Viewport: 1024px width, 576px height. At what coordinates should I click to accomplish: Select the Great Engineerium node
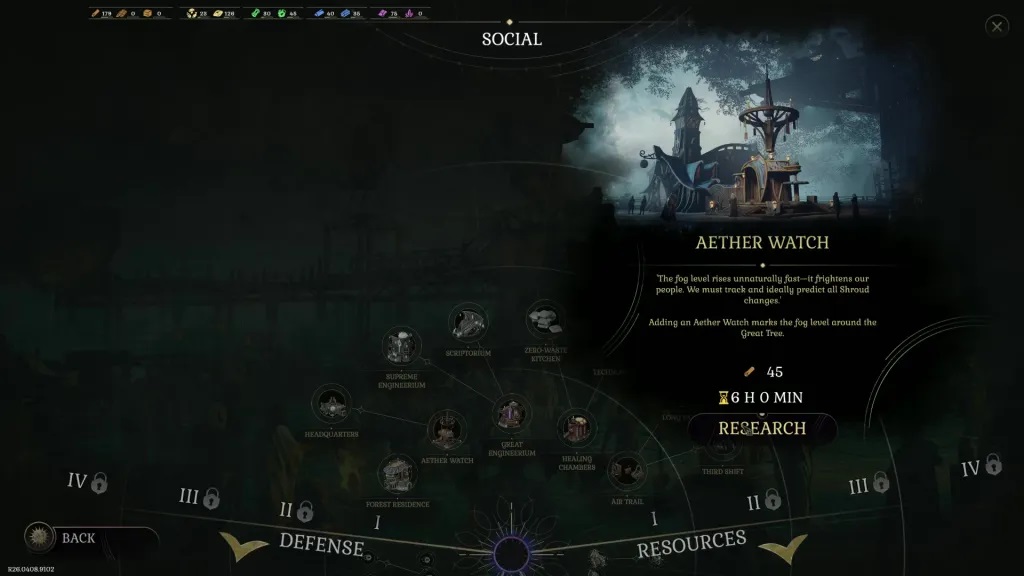[512, 413]
